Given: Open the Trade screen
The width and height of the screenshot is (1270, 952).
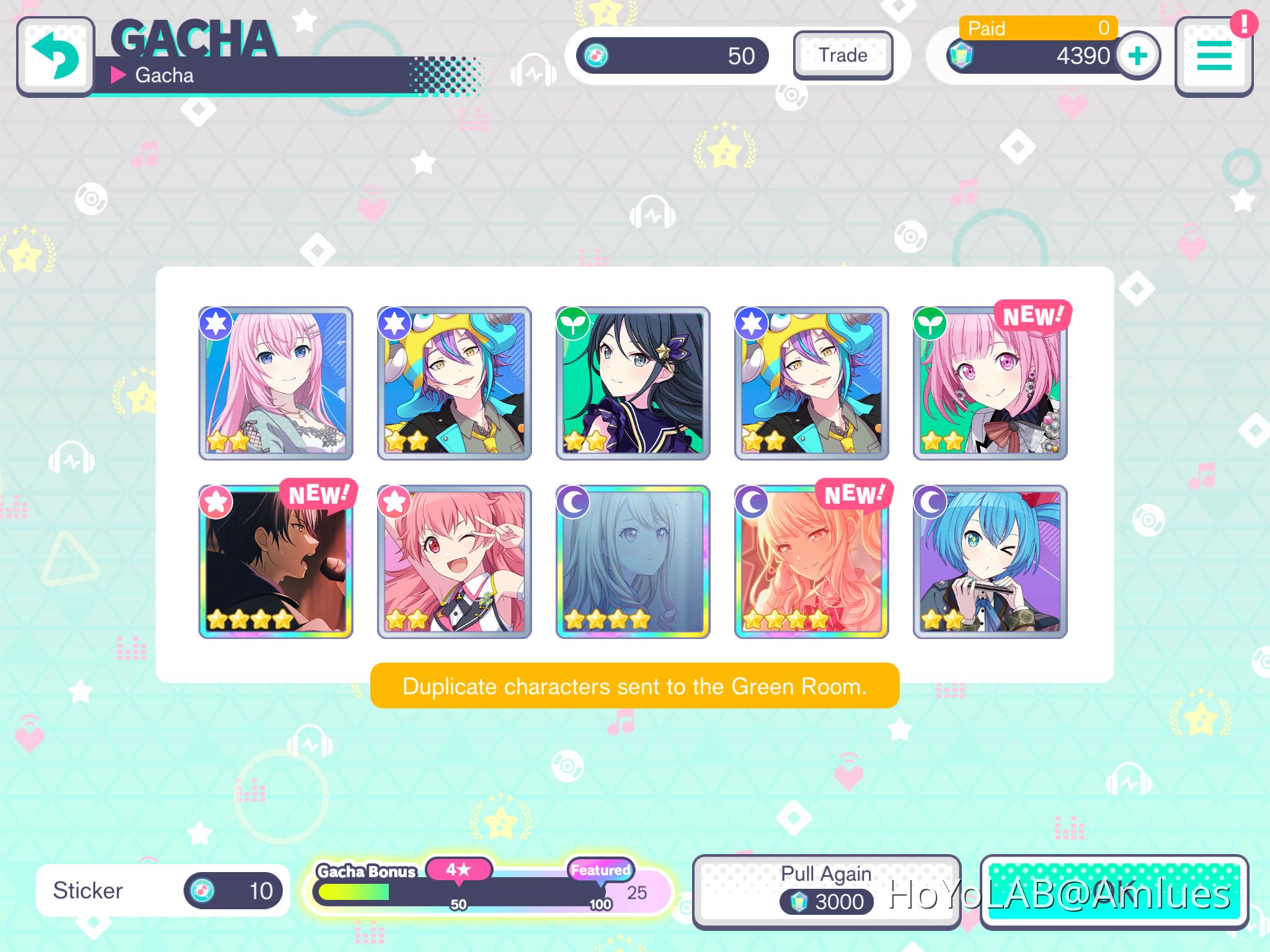Looking at the screenshot, I should (x=843, y=56).
